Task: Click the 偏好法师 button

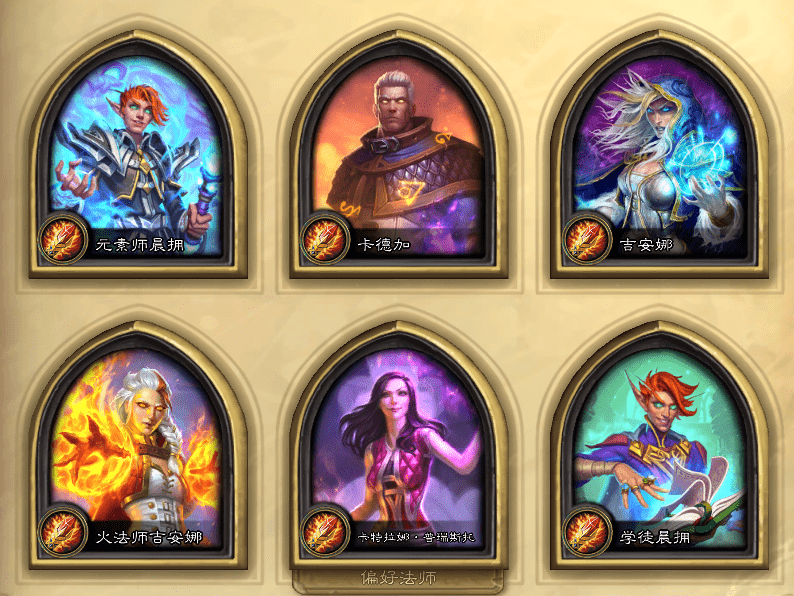Action: [398, 578]
